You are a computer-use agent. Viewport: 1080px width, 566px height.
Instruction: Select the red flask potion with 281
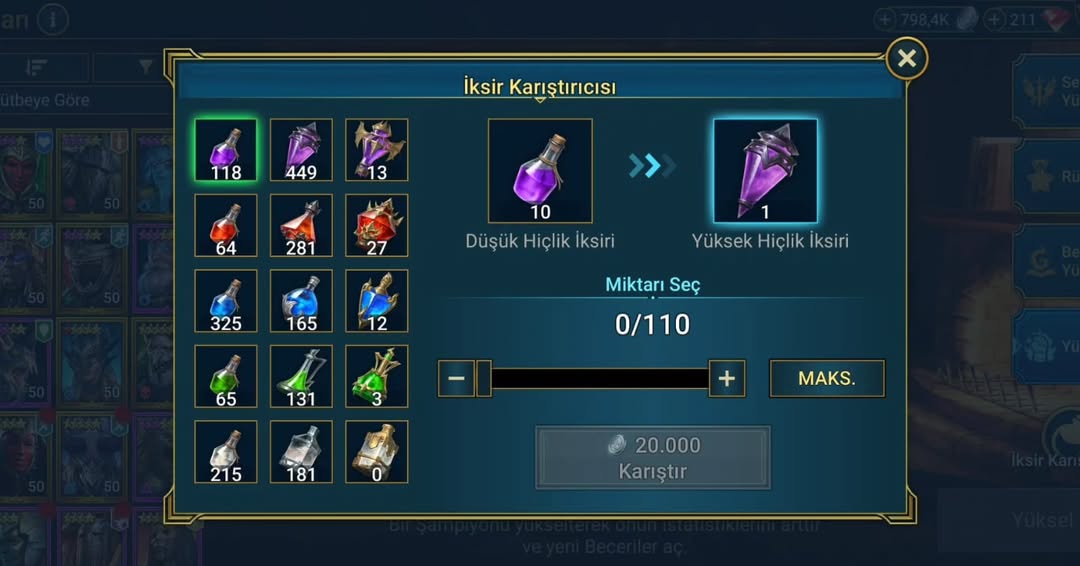pos(301,225)
